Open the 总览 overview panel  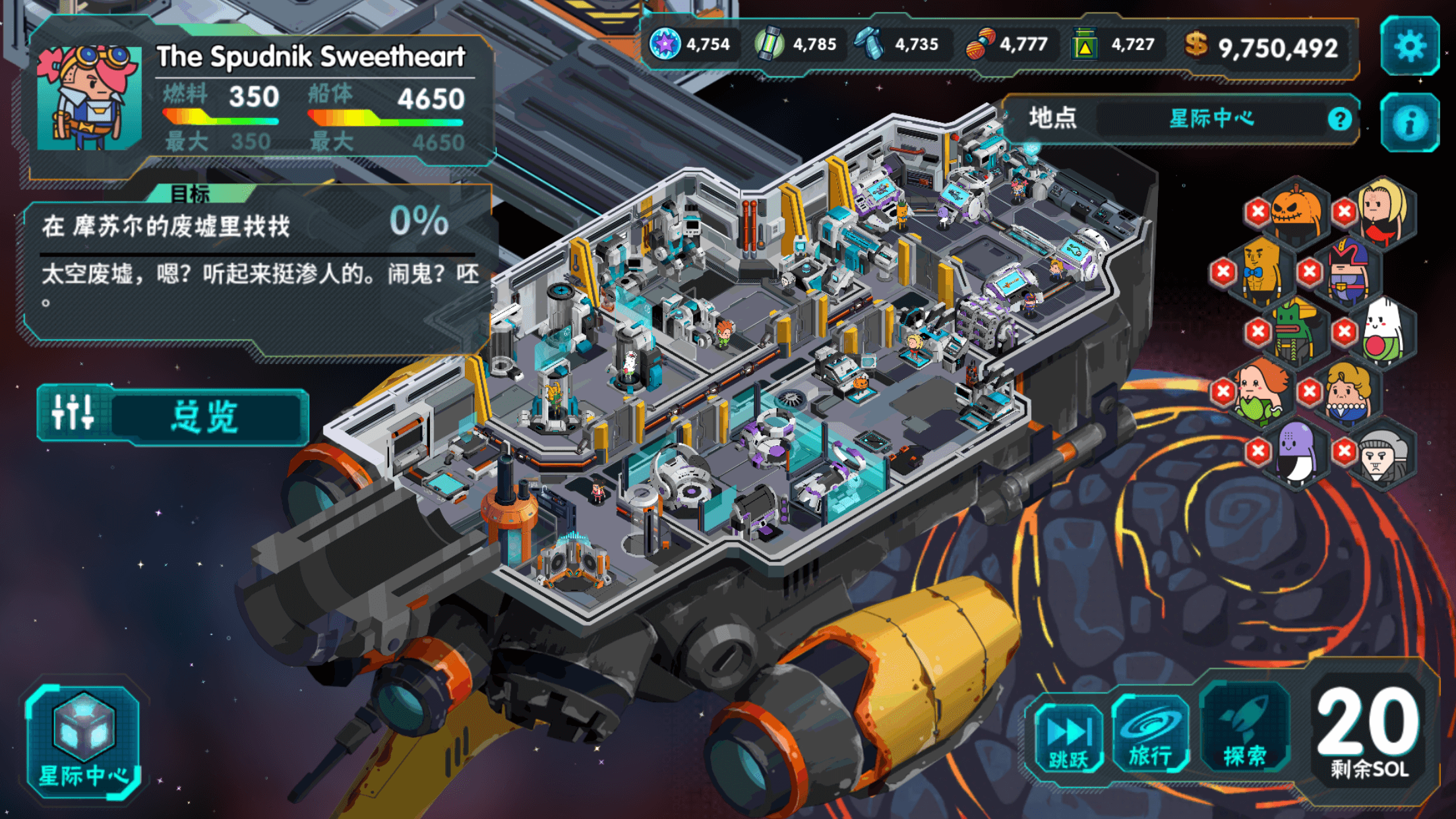click(173, 416)
